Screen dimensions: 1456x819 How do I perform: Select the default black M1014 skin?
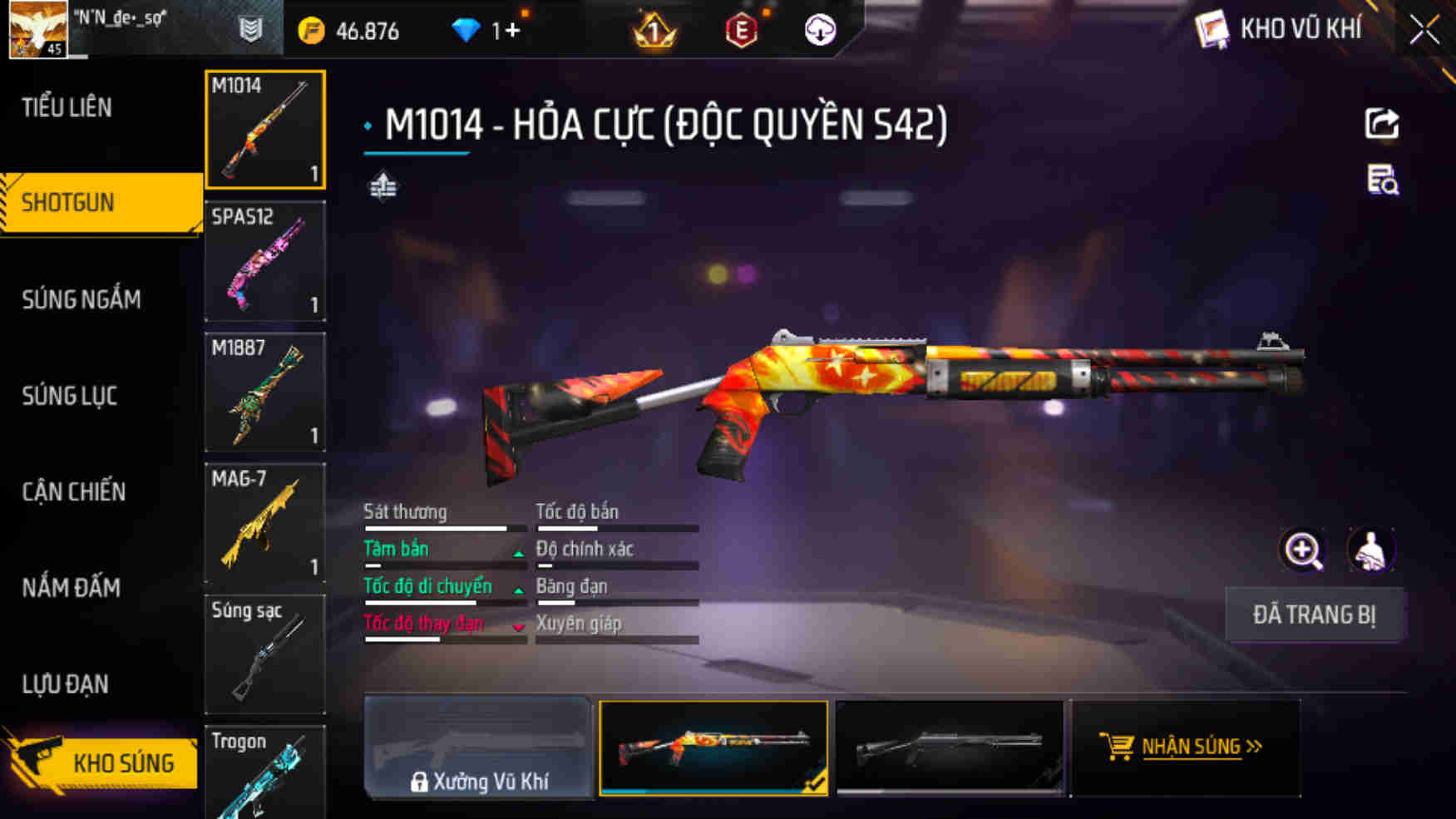tap(950, 747)
